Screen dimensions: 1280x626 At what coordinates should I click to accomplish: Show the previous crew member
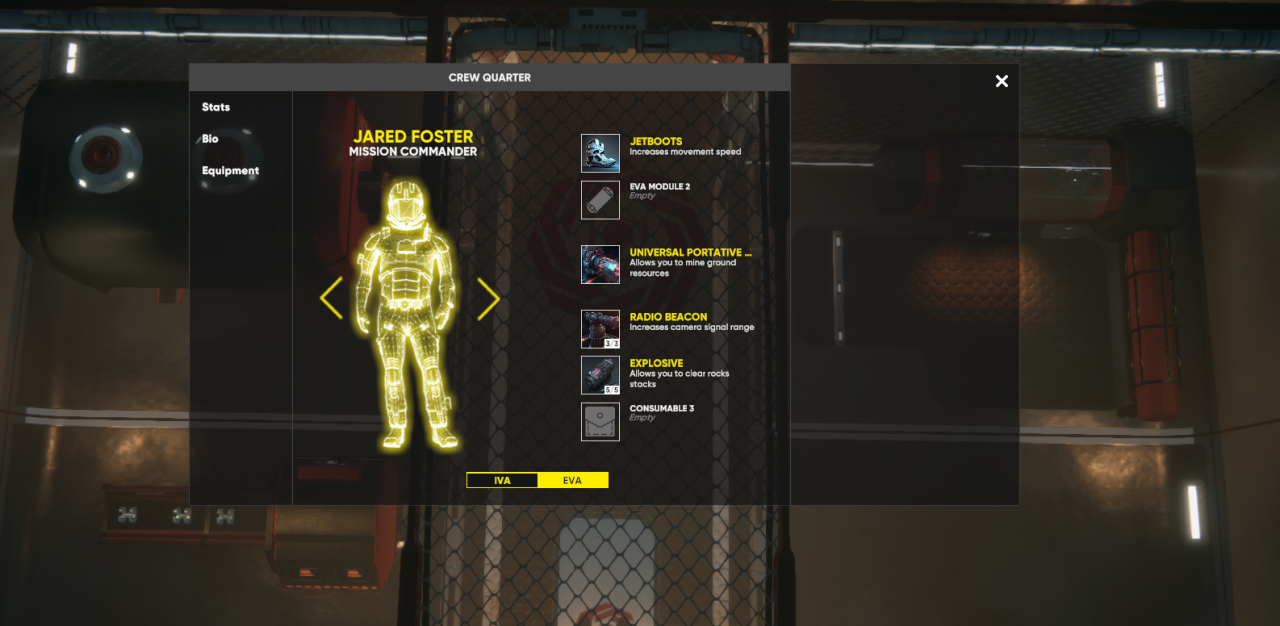pos(331,298)
